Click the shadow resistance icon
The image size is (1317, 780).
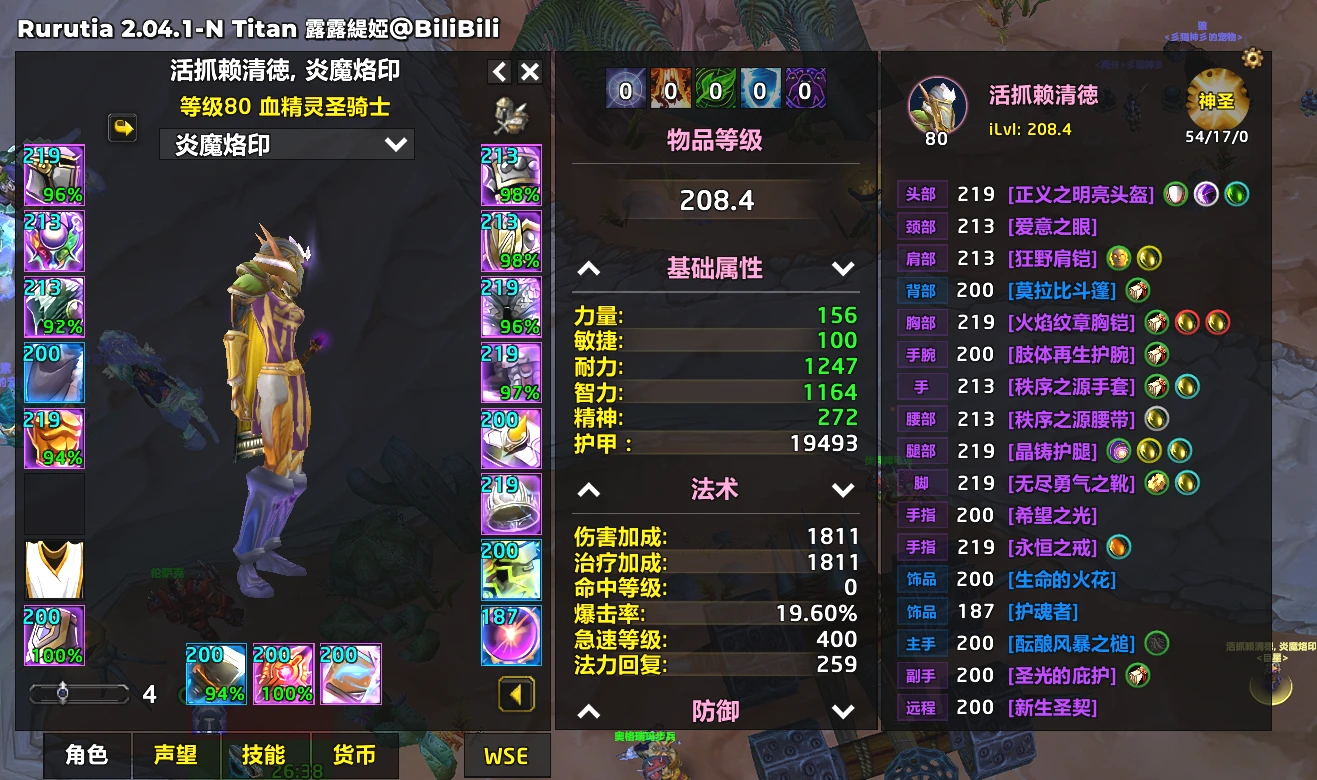[x=805, y=88]
